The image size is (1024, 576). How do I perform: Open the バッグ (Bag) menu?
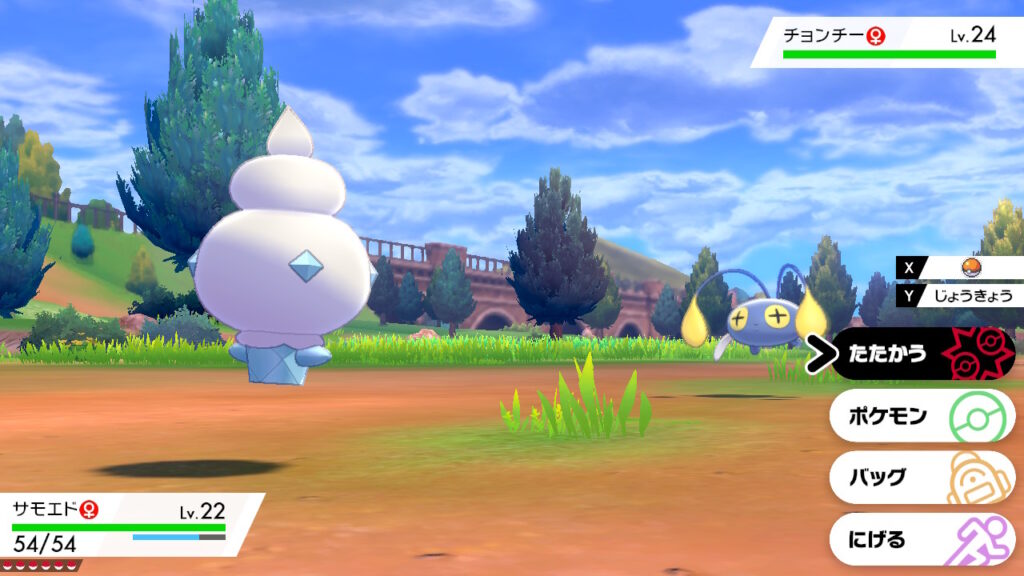tap(922, 478)
